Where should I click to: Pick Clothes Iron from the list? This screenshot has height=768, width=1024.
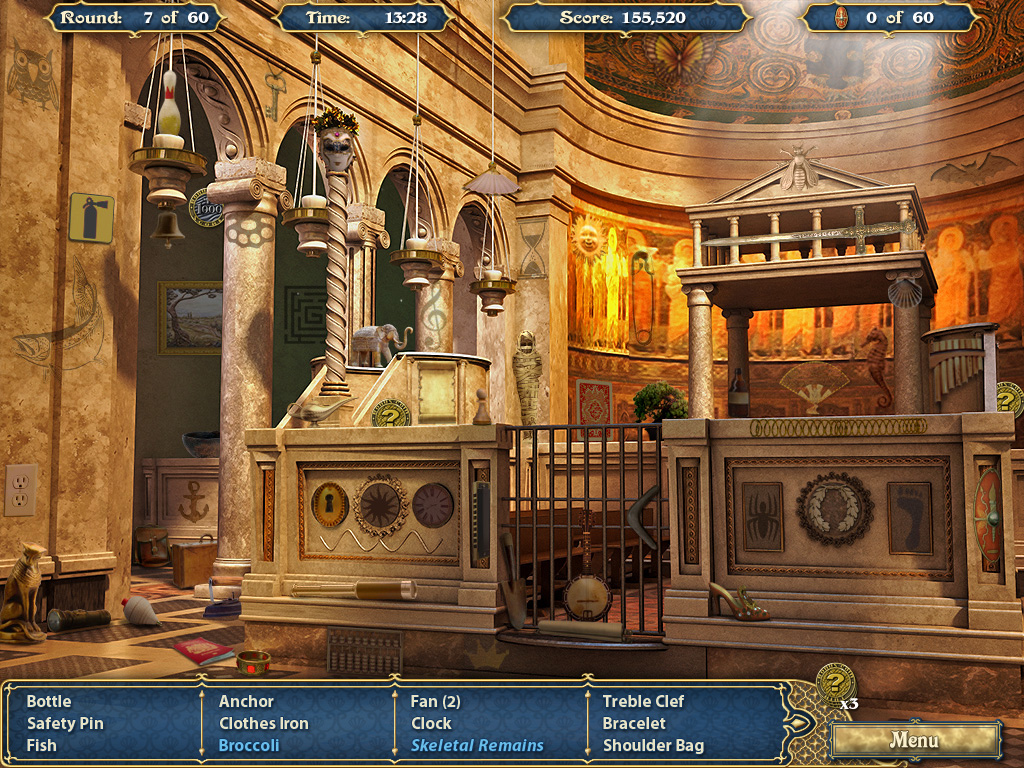264,723
